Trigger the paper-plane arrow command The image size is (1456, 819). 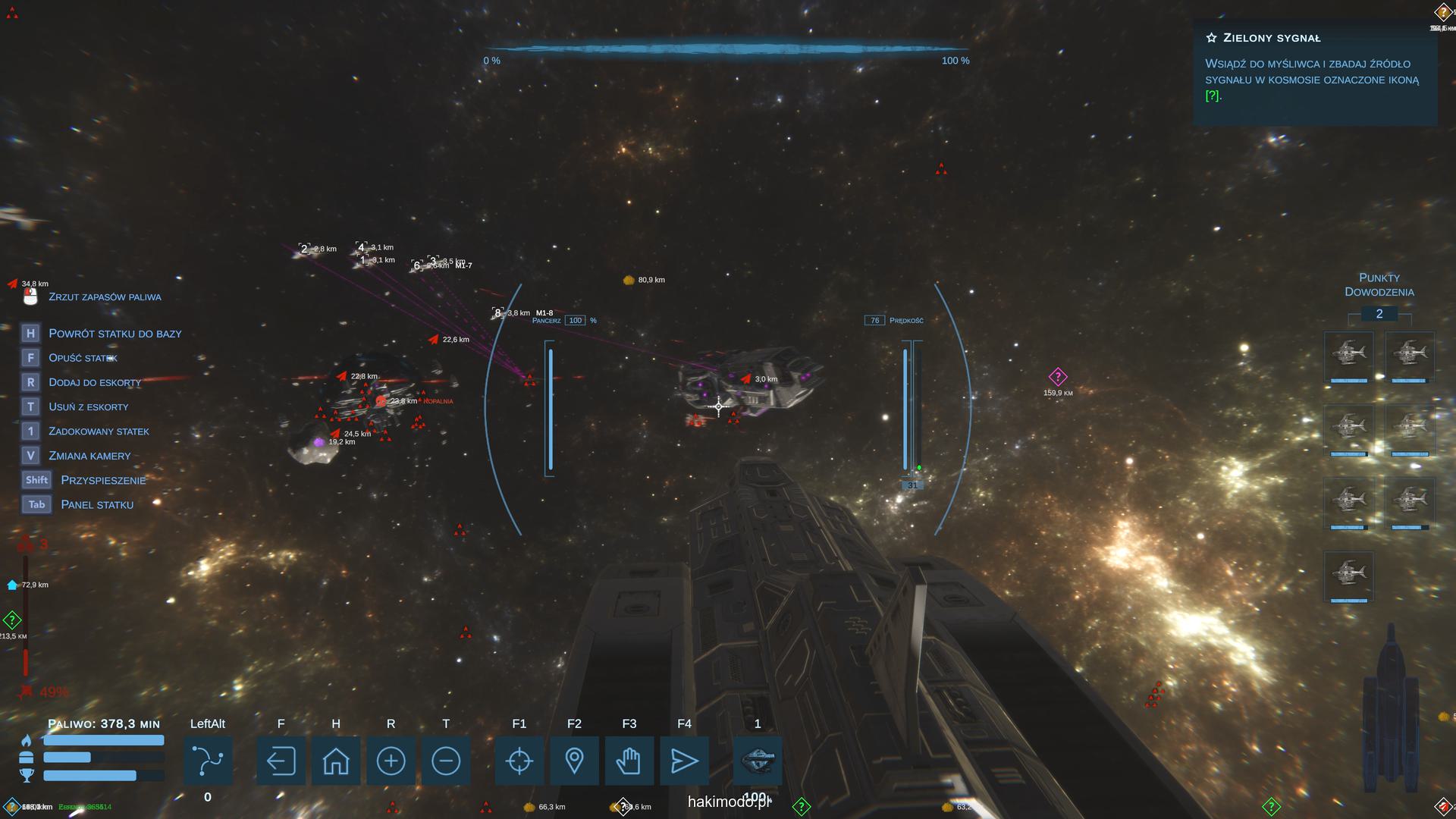(x=684, y=761)
